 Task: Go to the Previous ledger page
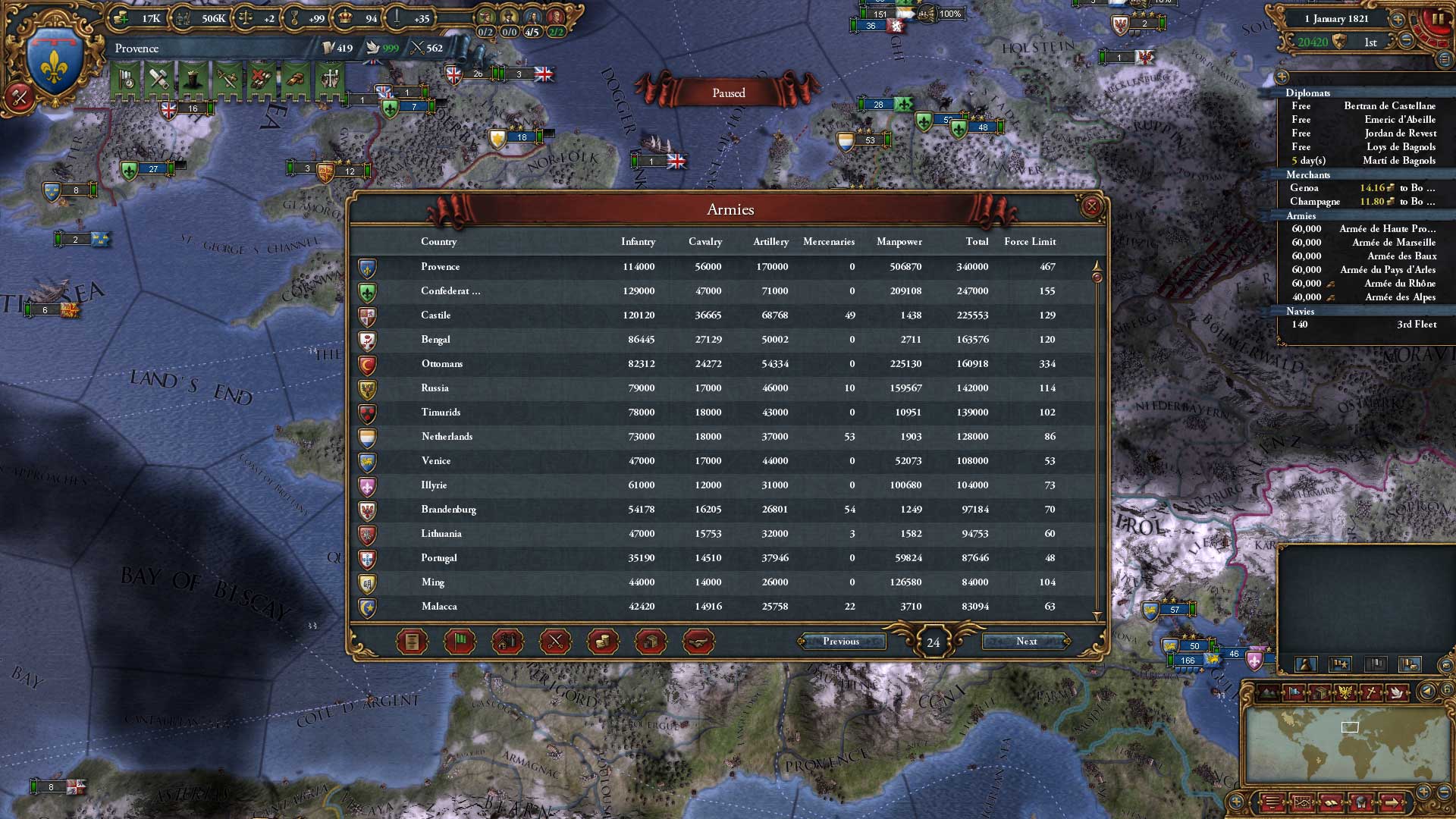(843, 641)
